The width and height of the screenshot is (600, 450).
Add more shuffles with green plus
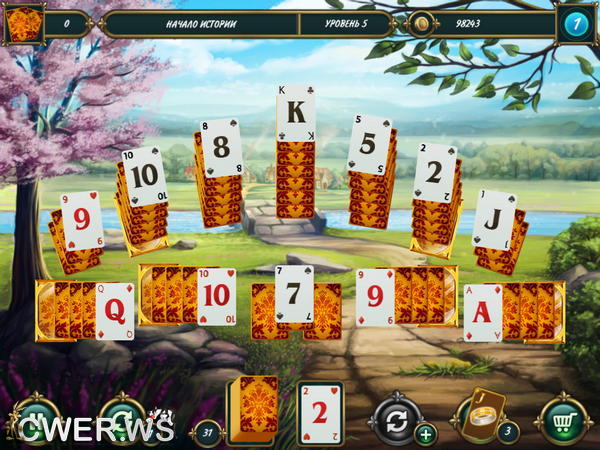point(425,434)
